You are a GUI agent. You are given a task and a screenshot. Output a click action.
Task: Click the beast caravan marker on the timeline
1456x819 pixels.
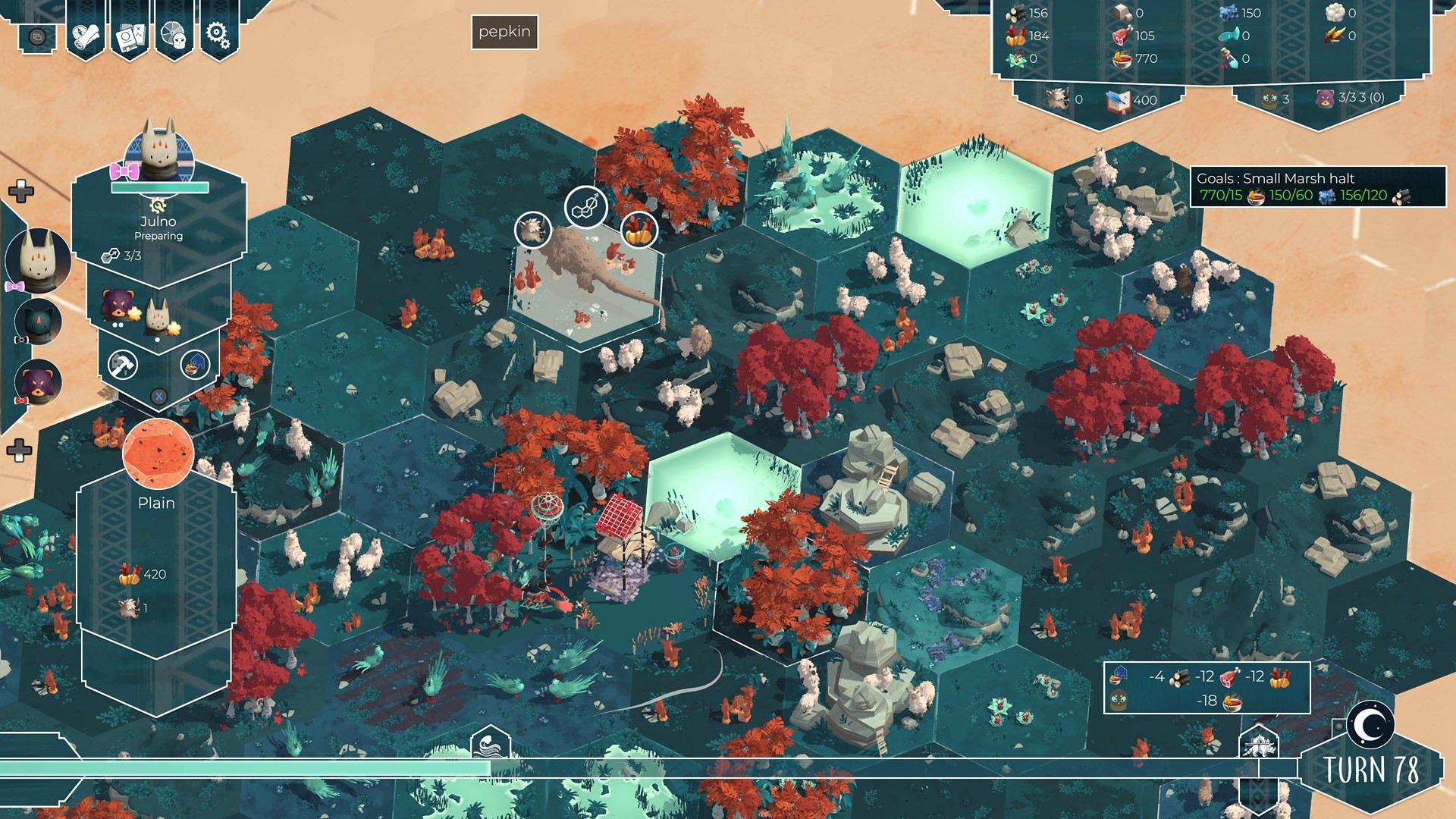[1259, 745]
